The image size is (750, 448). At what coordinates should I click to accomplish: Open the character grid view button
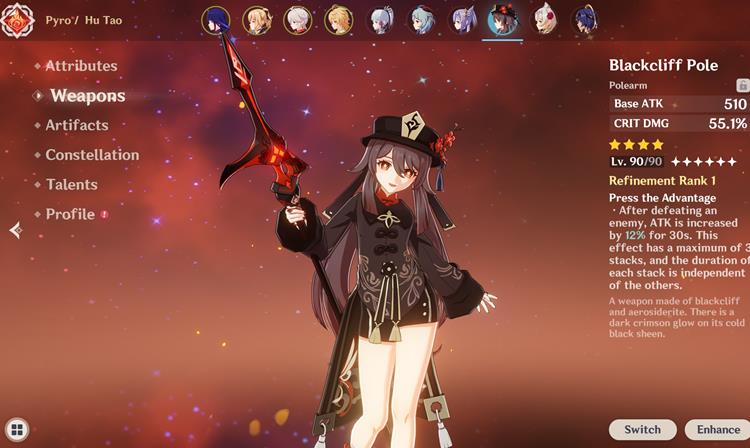15,431
